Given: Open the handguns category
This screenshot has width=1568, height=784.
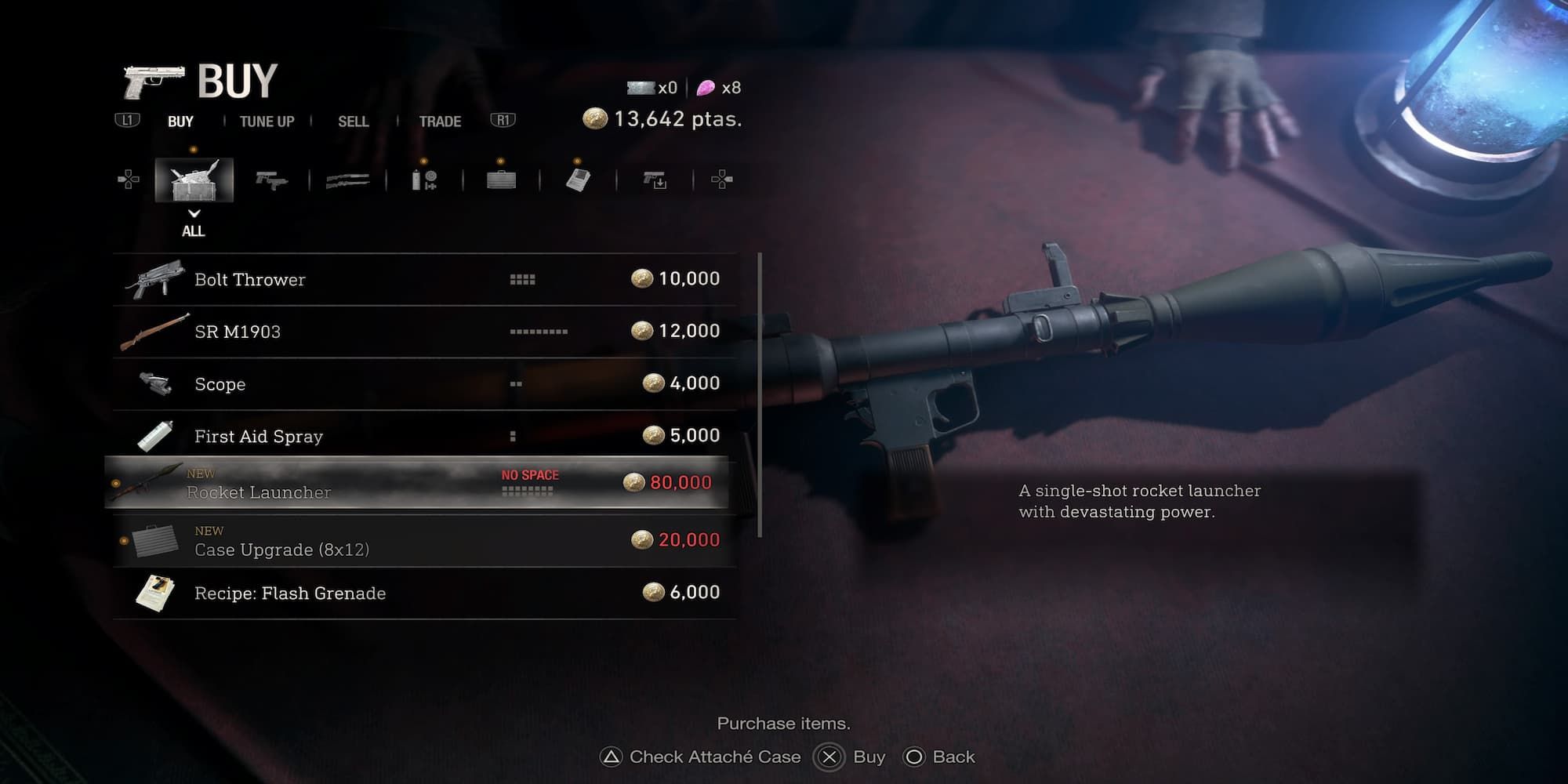Looking at the screenshot, I should point(270,179).
